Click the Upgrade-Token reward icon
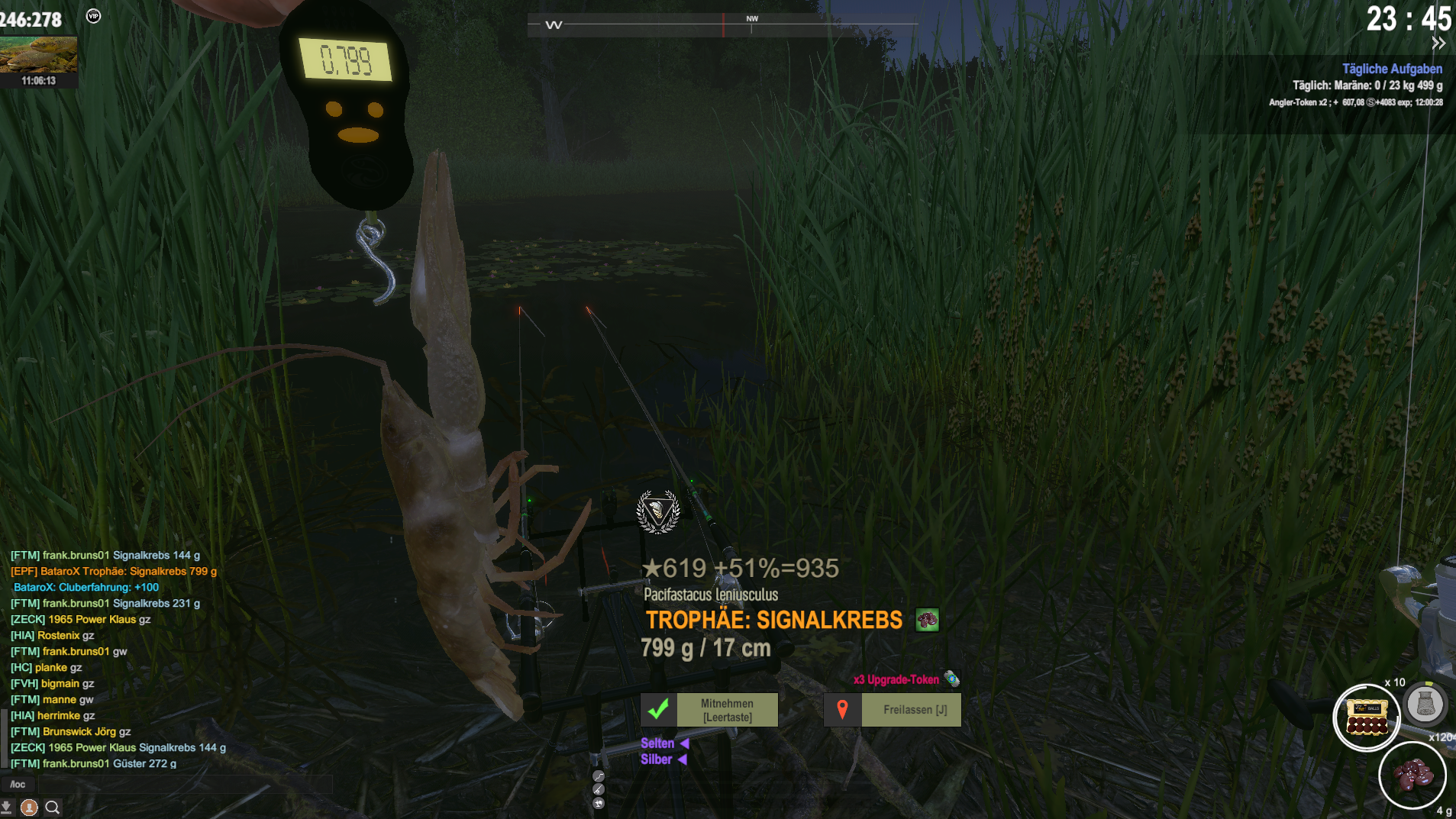 point(951,679)
